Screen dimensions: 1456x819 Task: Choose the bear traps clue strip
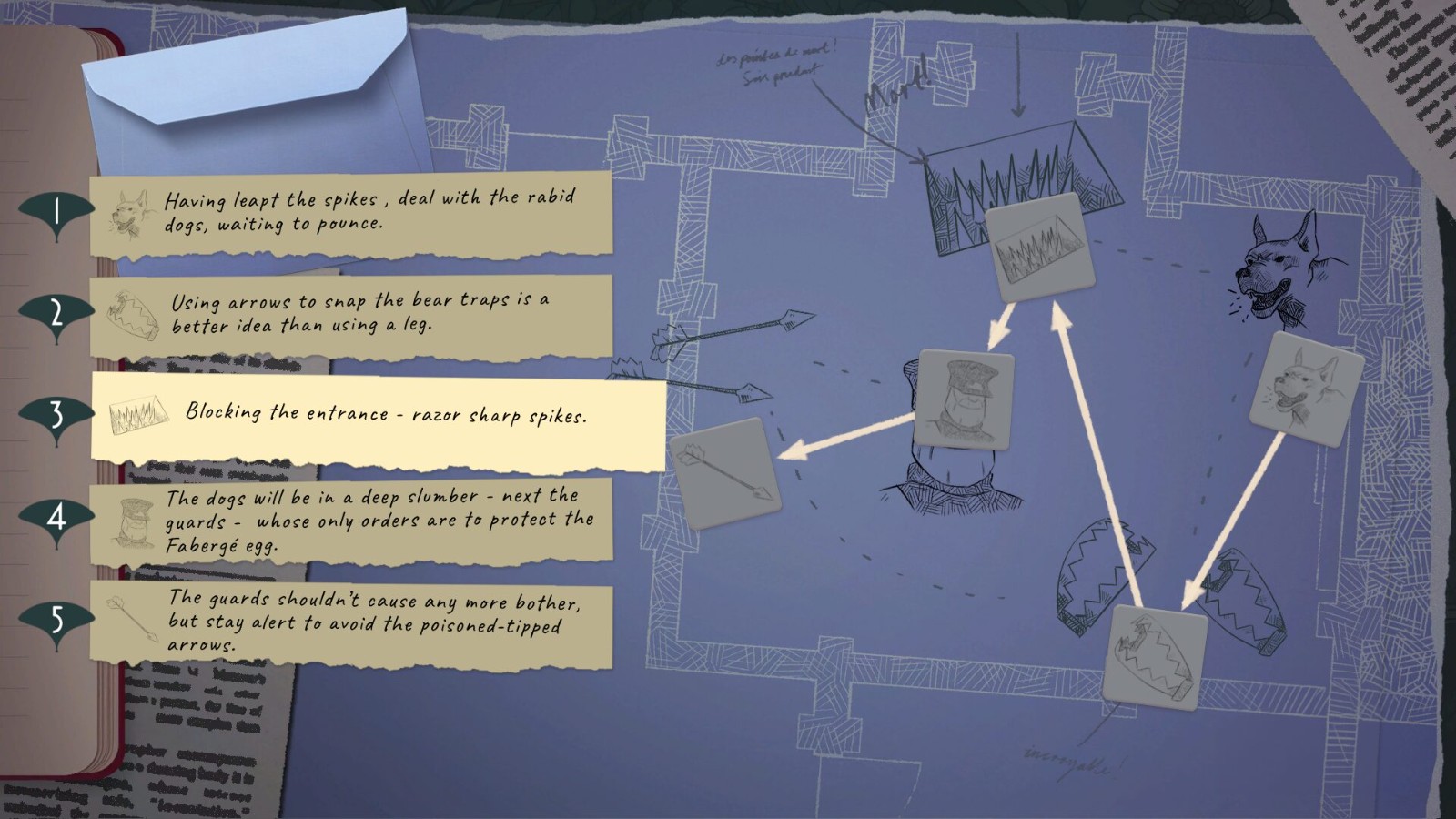351,315
